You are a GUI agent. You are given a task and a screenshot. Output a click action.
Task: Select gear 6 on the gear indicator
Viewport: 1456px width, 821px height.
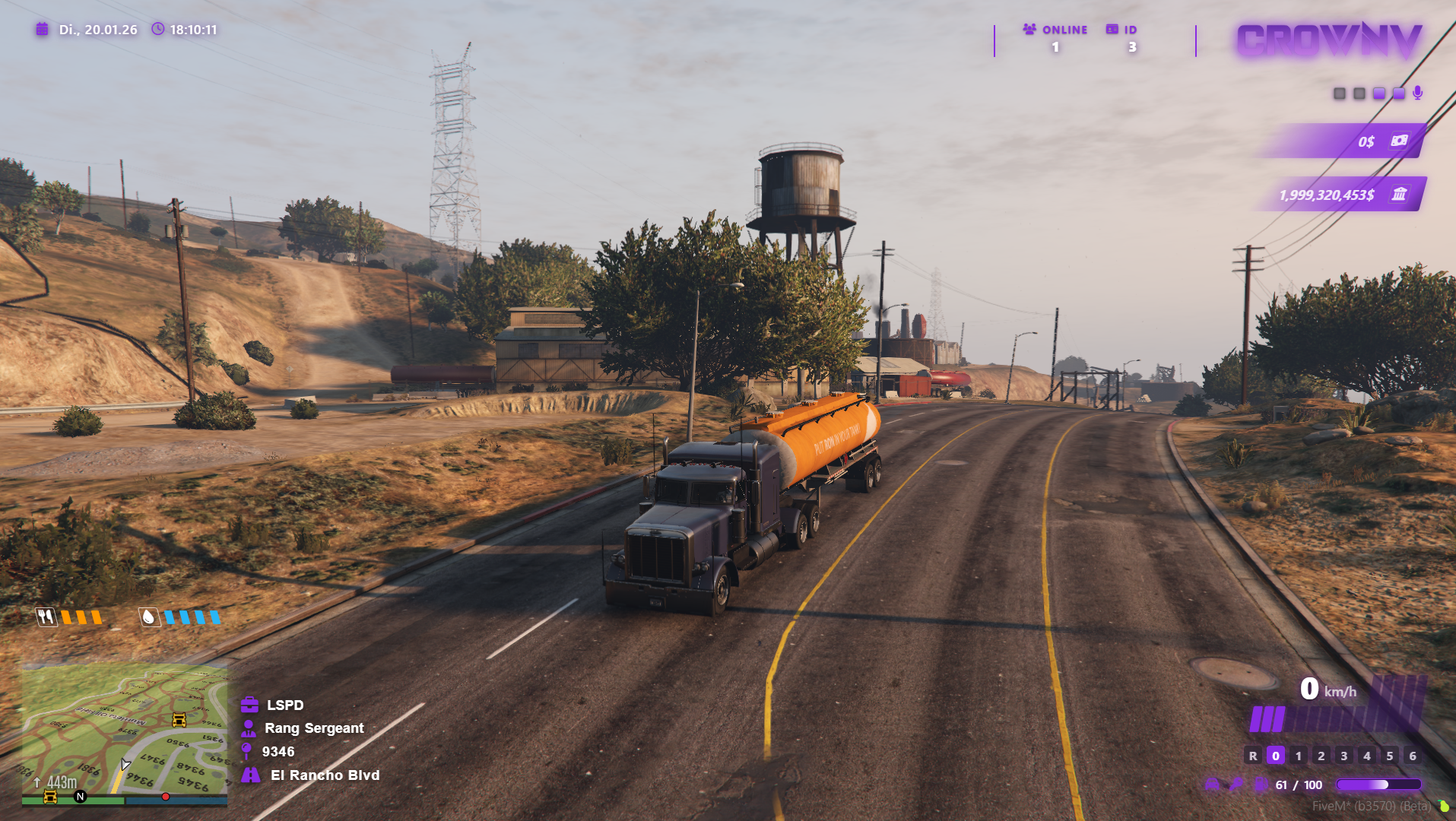[x=1412, y=756]
